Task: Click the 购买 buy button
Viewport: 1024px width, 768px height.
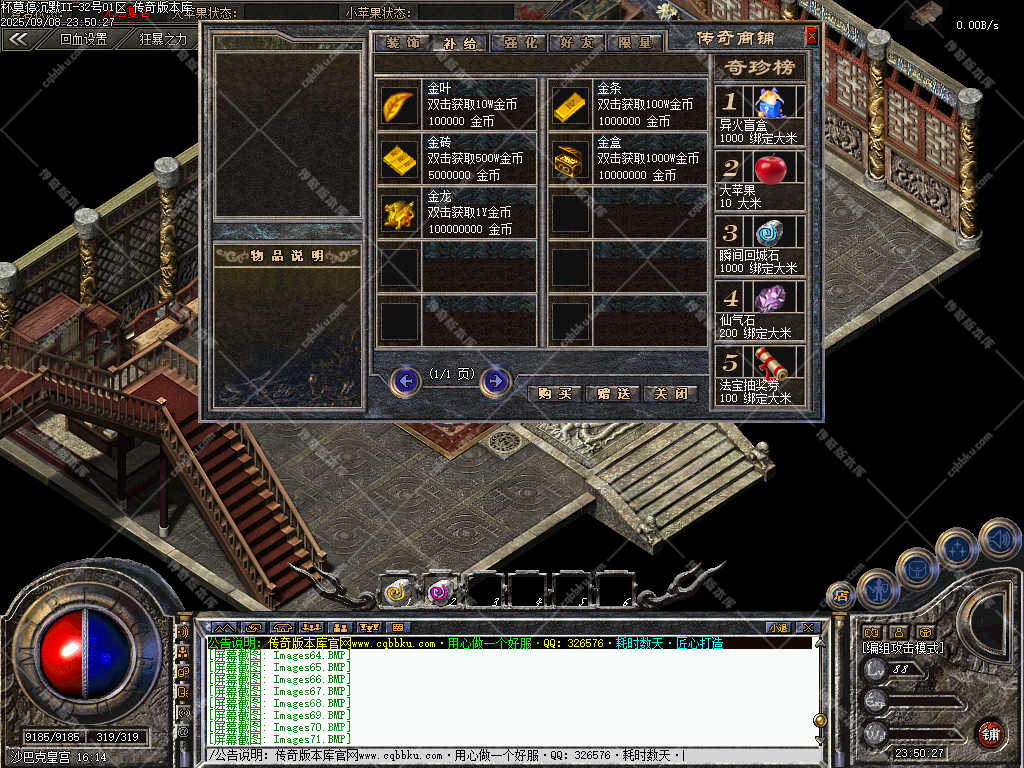Action: tap(555, 394)
